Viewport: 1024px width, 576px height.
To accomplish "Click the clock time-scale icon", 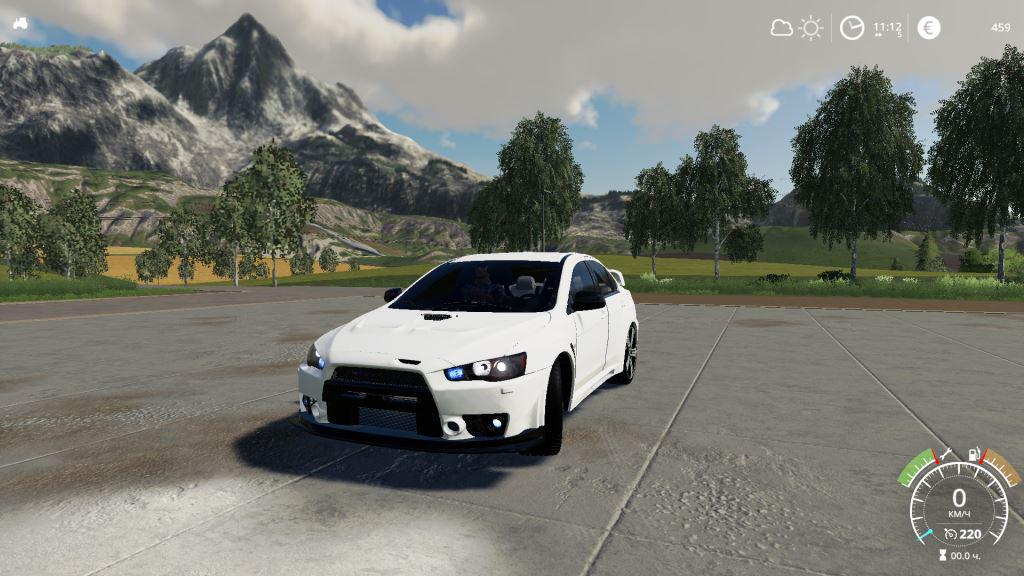I will [x=851, y=28].
